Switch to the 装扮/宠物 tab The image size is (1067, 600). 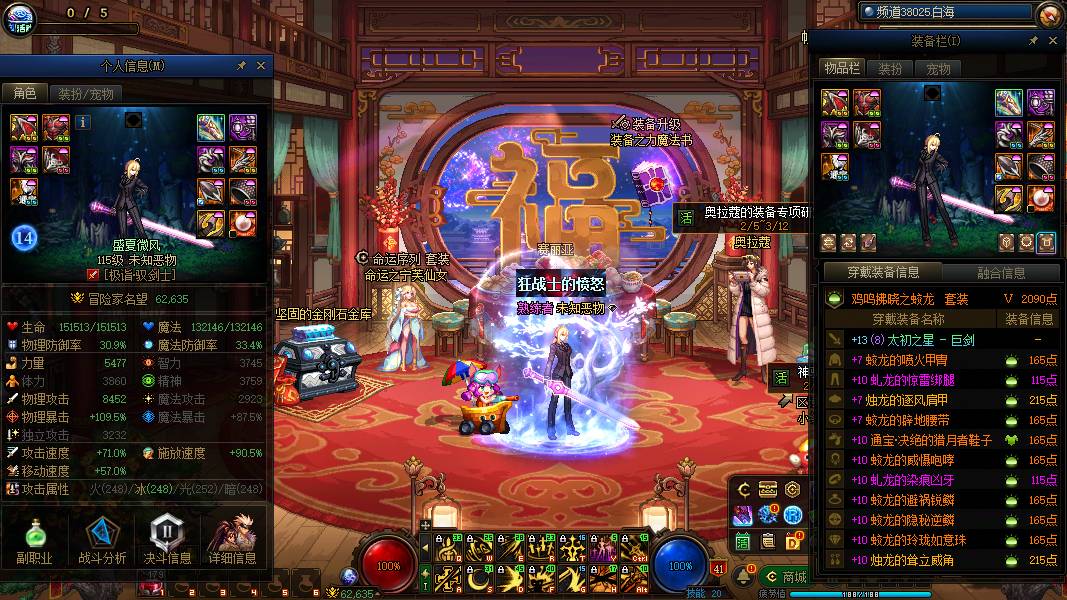point(85,93)
